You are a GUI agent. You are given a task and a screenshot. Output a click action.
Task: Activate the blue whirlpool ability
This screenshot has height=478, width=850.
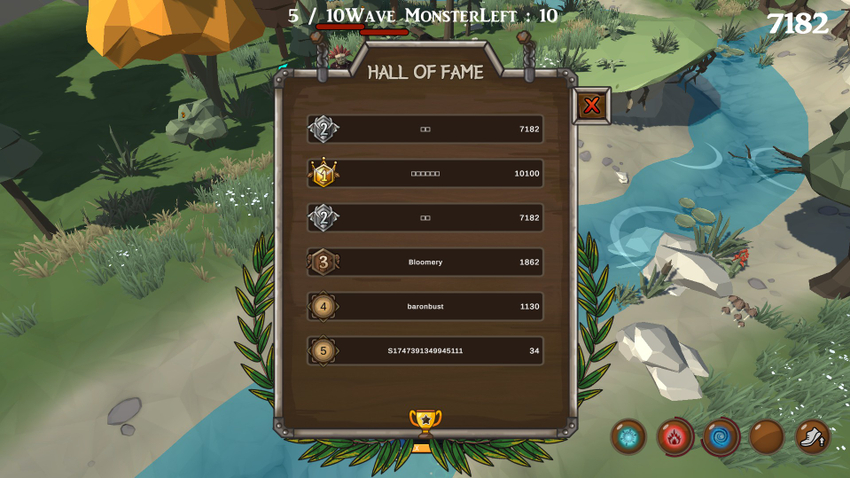(x=720, y=437)
